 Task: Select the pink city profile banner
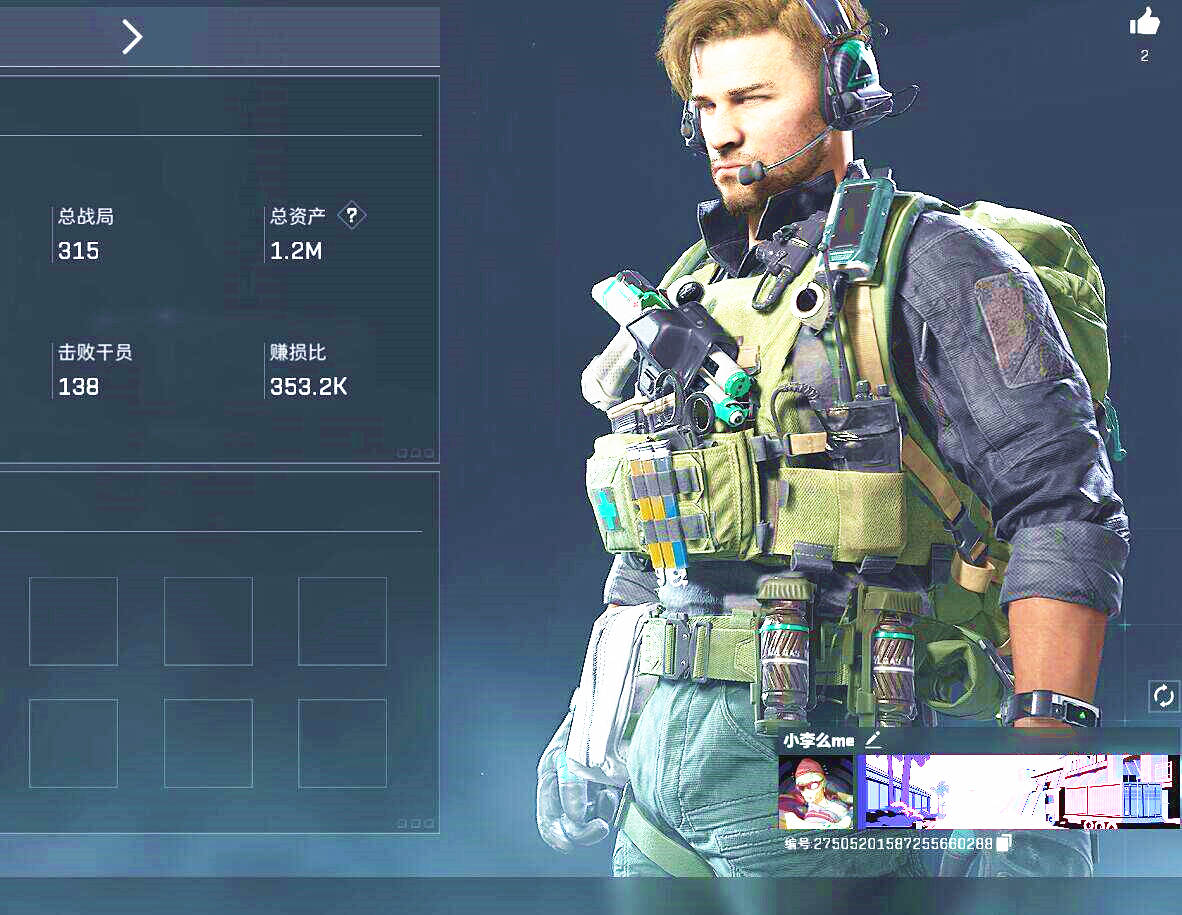coord(1018,792)
